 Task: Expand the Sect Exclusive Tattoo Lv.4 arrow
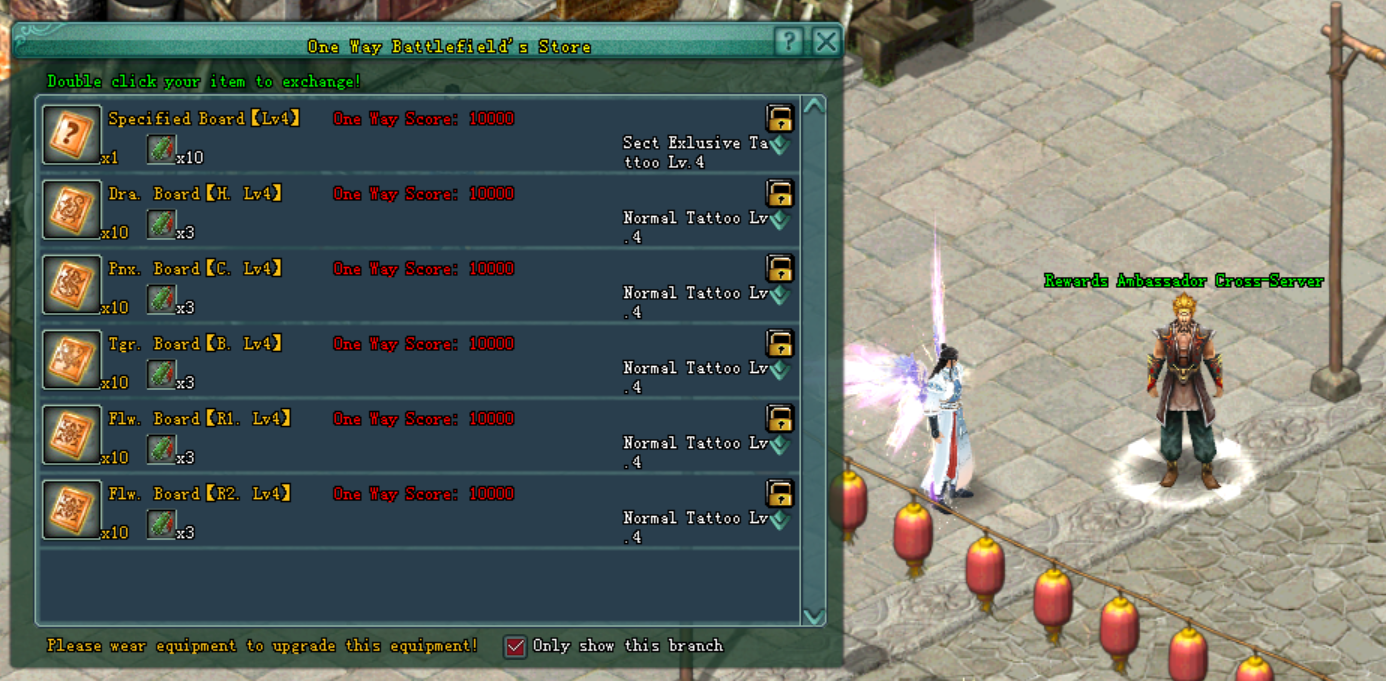[x=779, y=145]
